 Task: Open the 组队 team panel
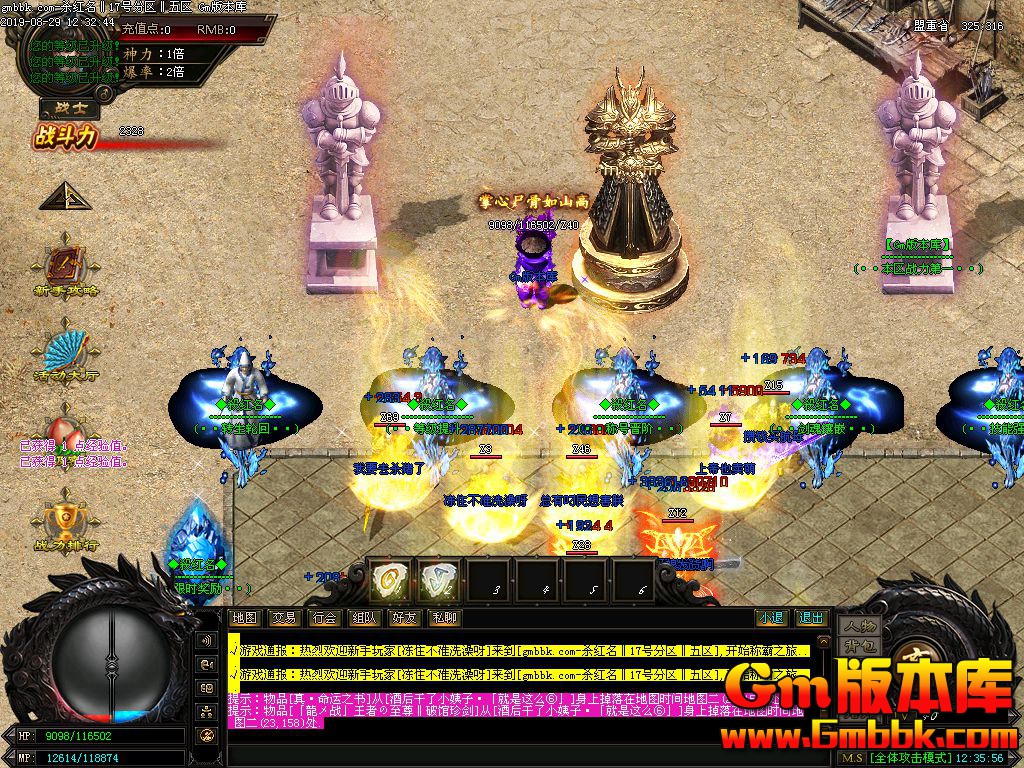click(x=364, y=618)
